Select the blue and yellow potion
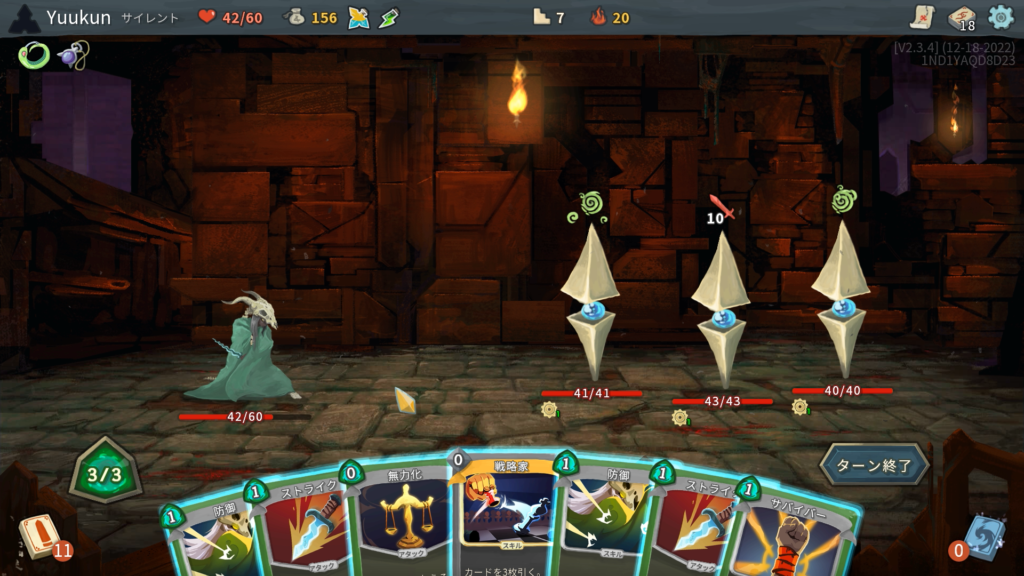The image size is (1024, 576). tap(359, 18)
